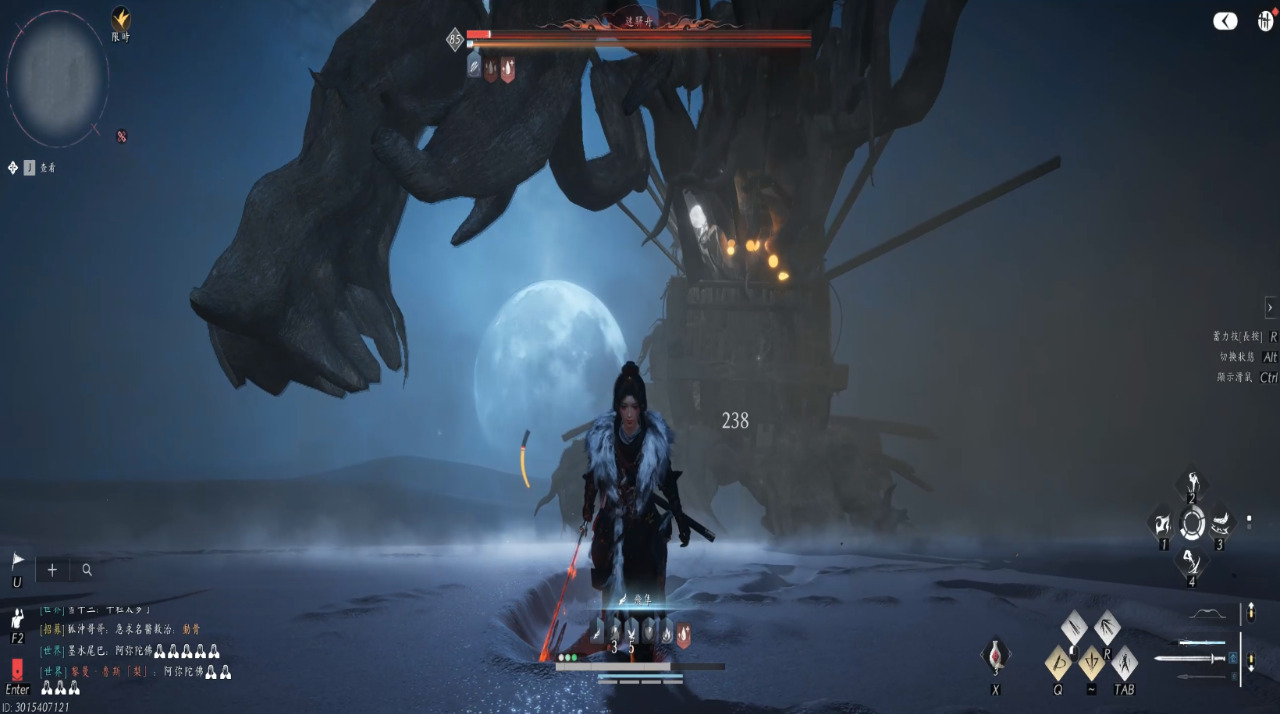The image size is (1280, 714).
Task: Expand the side panel arrow on the right edge
Action: pyautogui.click(x=1270, y=307)
